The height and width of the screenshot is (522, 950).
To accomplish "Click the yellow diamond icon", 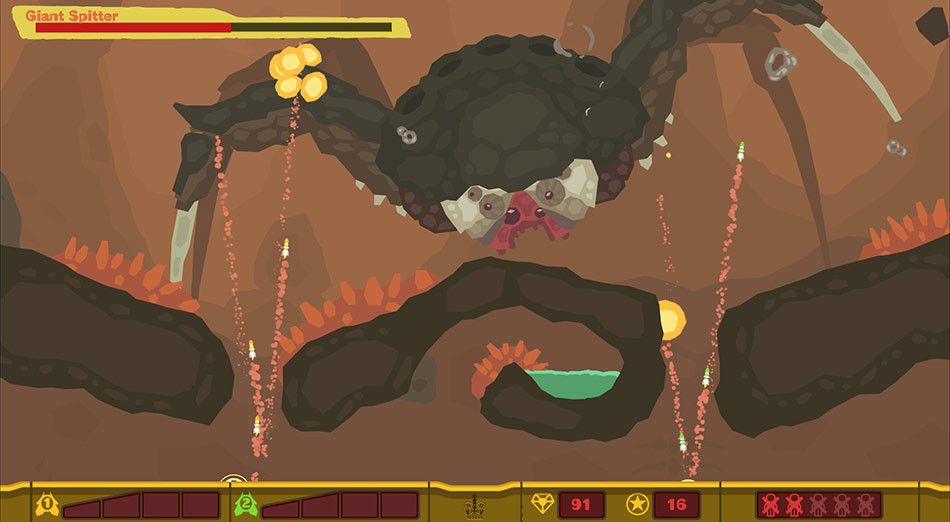I will (x=541, y=504).
